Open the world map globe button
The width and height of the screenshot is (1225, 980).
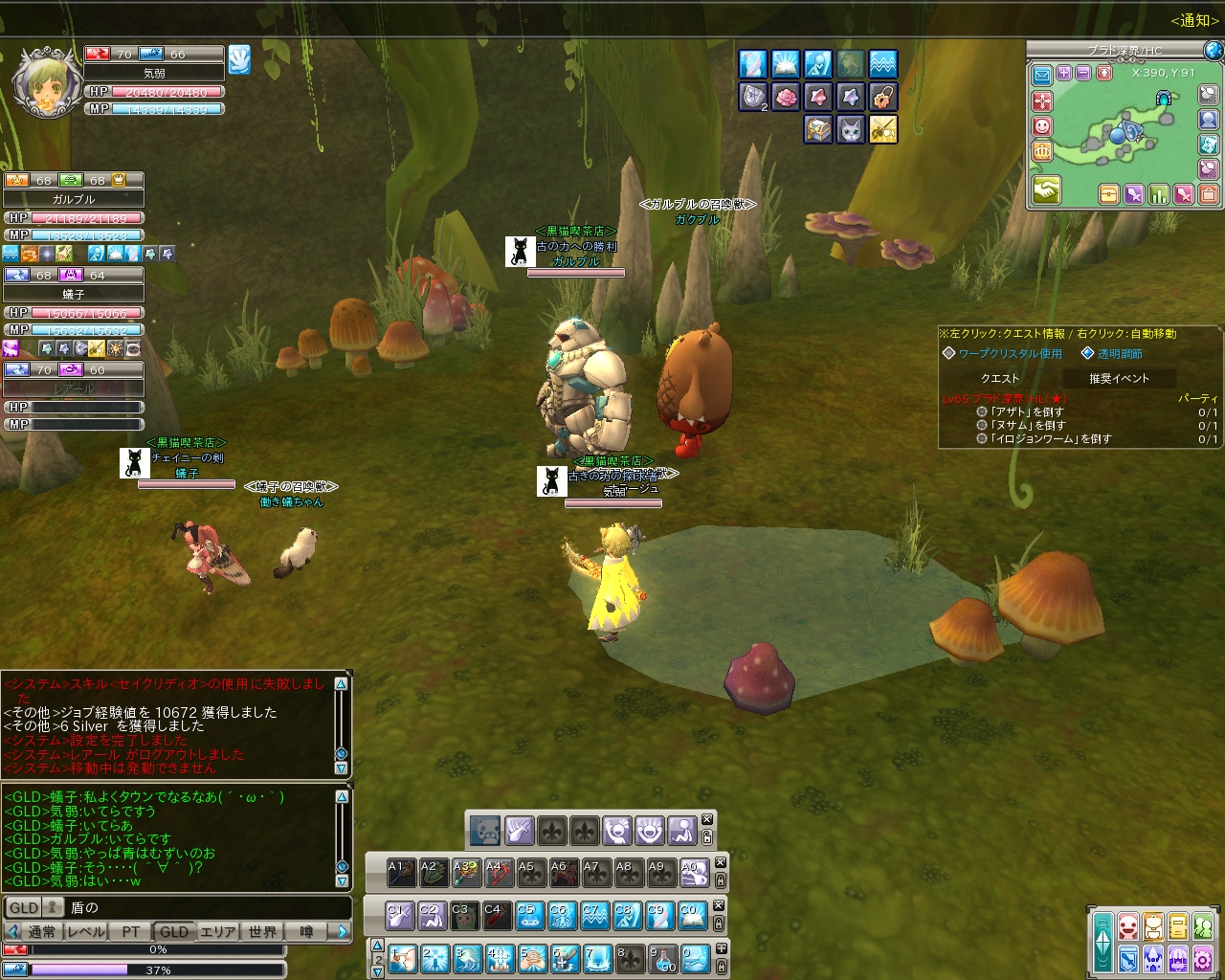1213,51
